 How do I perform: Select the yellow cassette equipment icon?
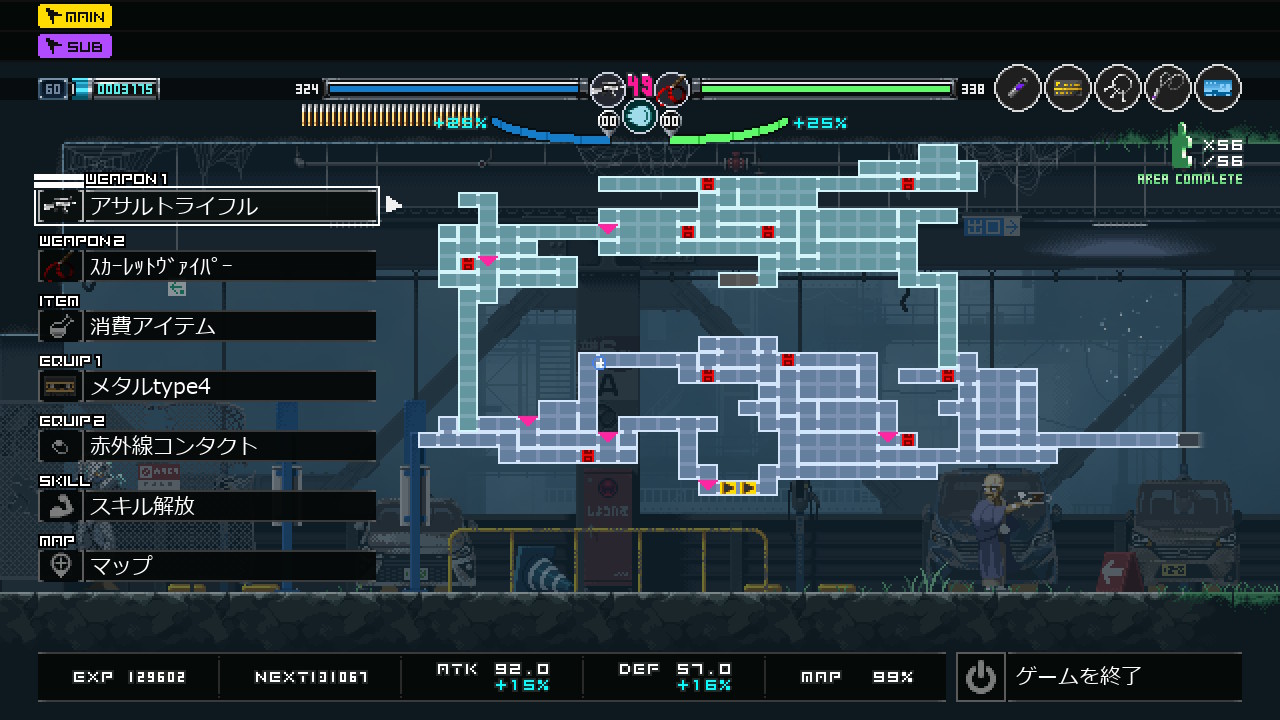pyautogui.click(x=1068, y=89)
